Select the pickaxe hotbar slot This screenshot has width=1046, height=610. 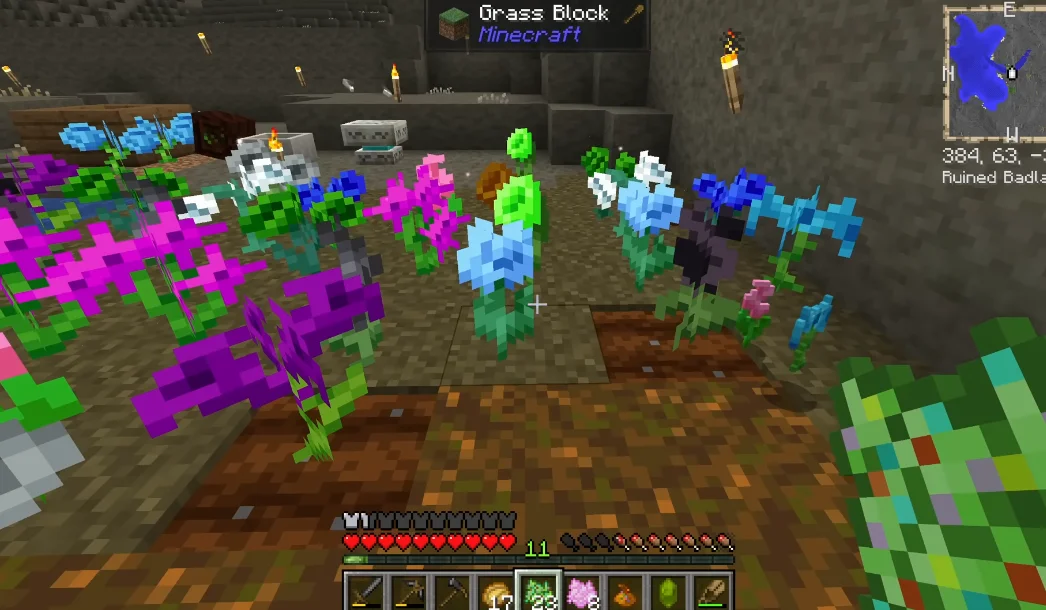point(451,591)
